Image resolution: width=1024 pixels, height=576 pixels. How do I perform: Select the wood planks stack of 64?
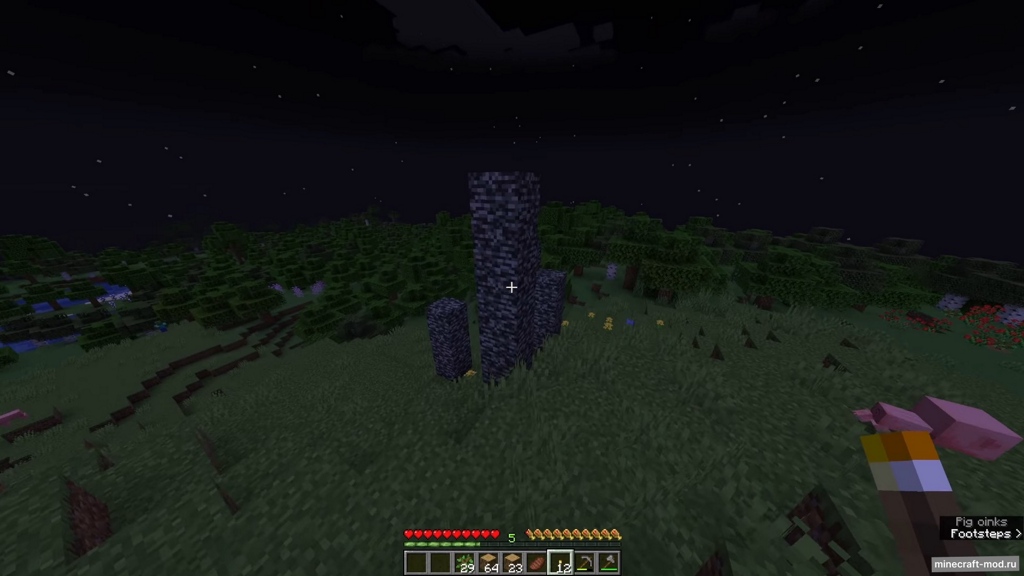point(488,563)
